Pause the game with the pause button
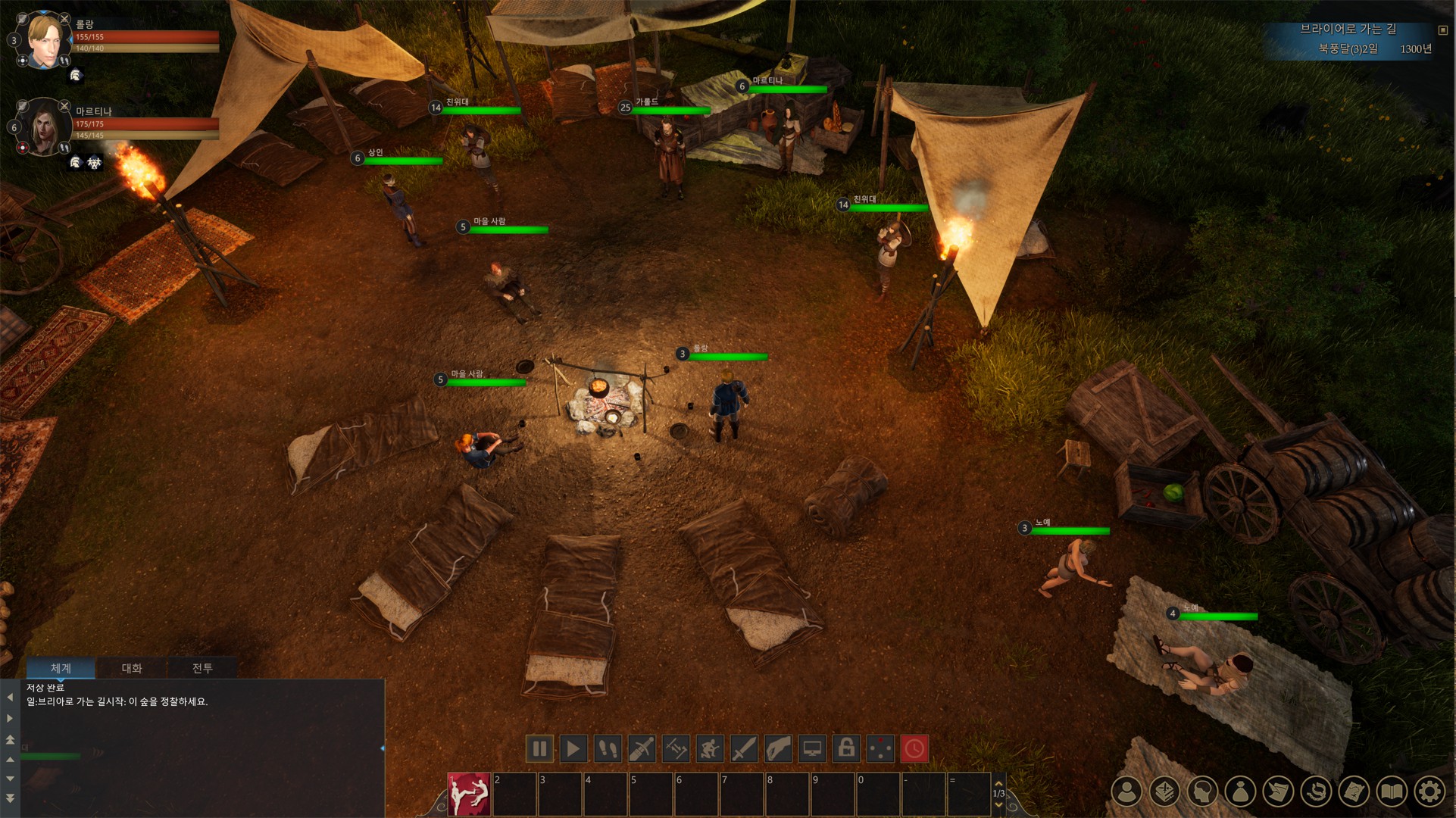This screenshot has height=818, width=1456. [539, 749]
